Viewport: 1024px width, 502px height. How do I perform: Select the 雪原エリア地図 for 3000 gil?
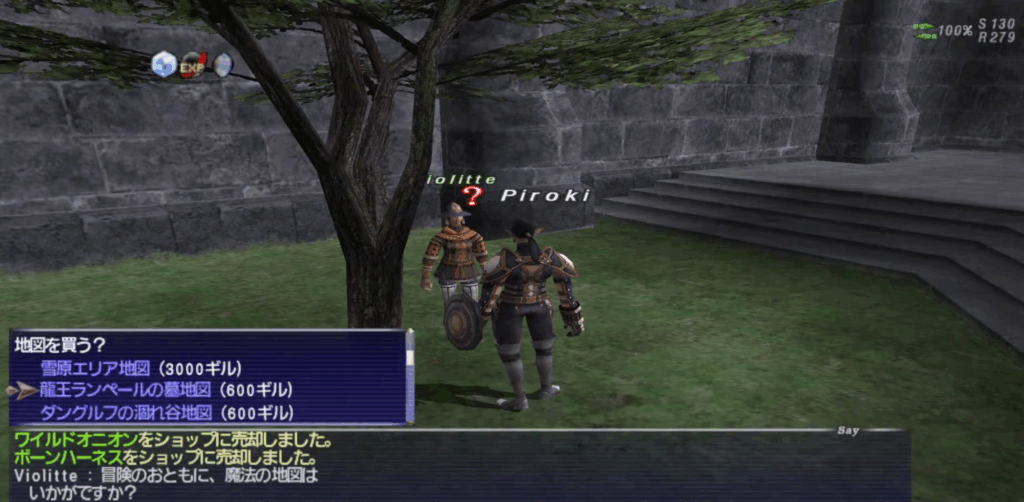pyautogui.click(x=141, y=368)
